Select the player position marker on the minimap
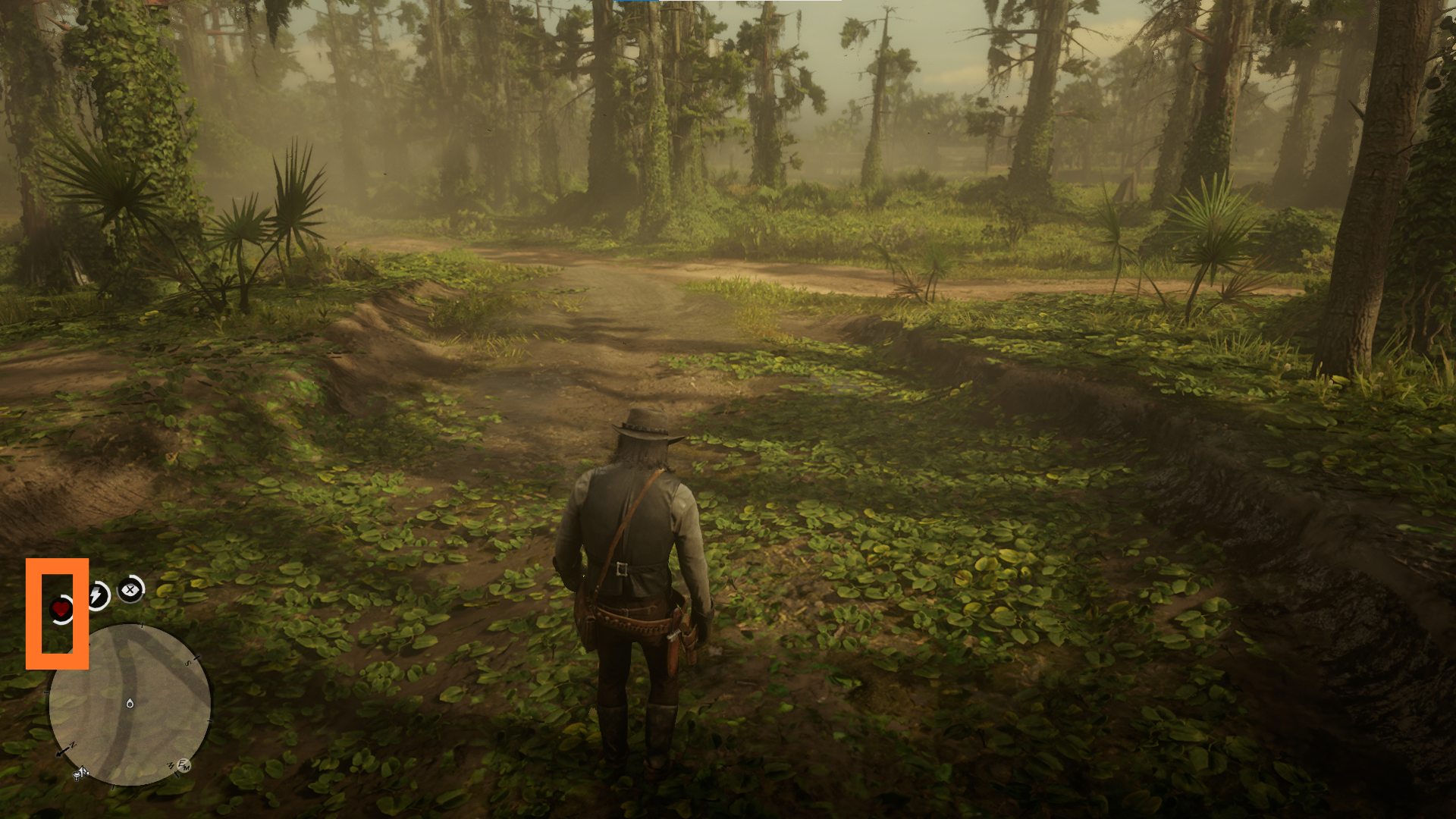The height and width of the screenshot is (819, 1456). (x=130, y=704)
